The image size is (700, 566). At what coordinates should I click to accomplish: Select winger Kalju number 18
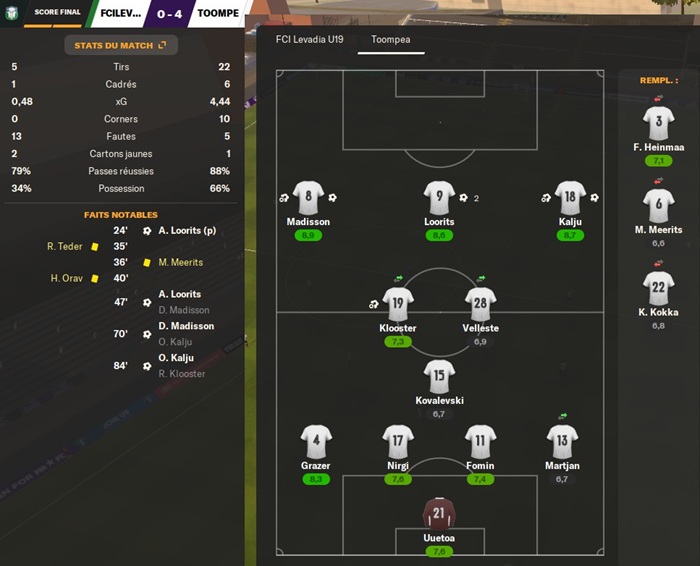(x=570, y=198)
